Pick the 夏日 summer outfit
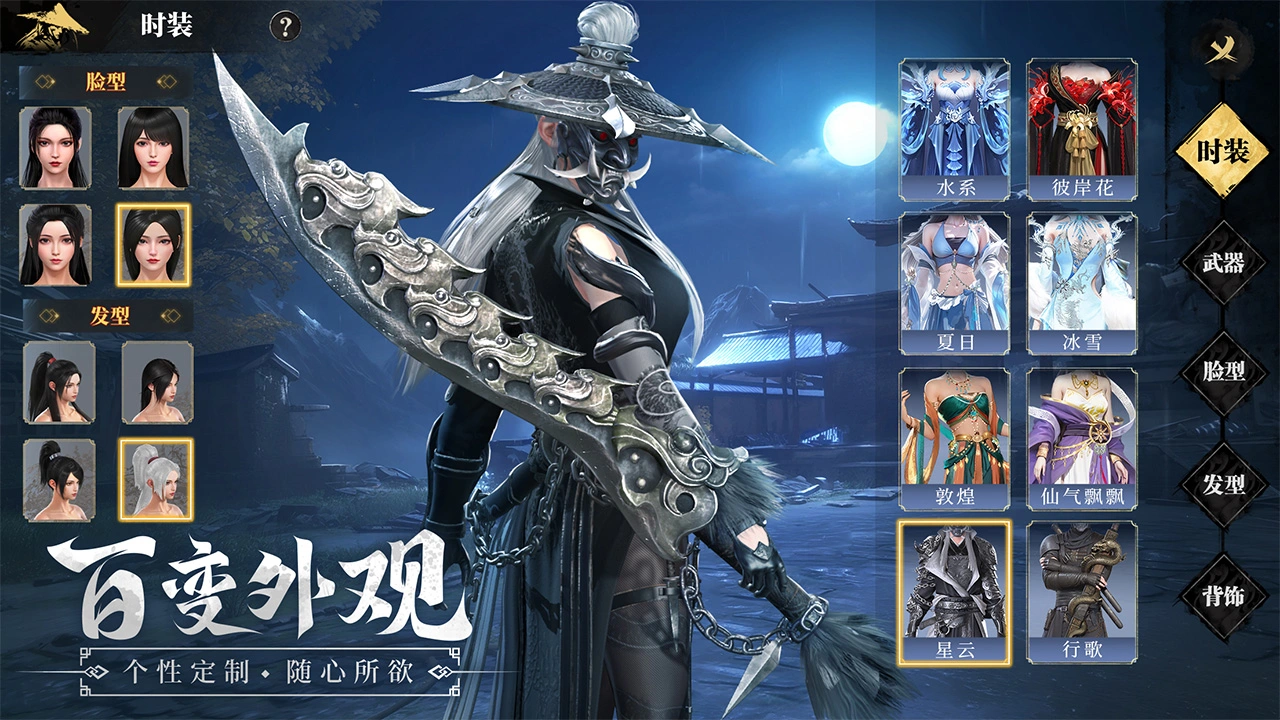 click(954, 284)
